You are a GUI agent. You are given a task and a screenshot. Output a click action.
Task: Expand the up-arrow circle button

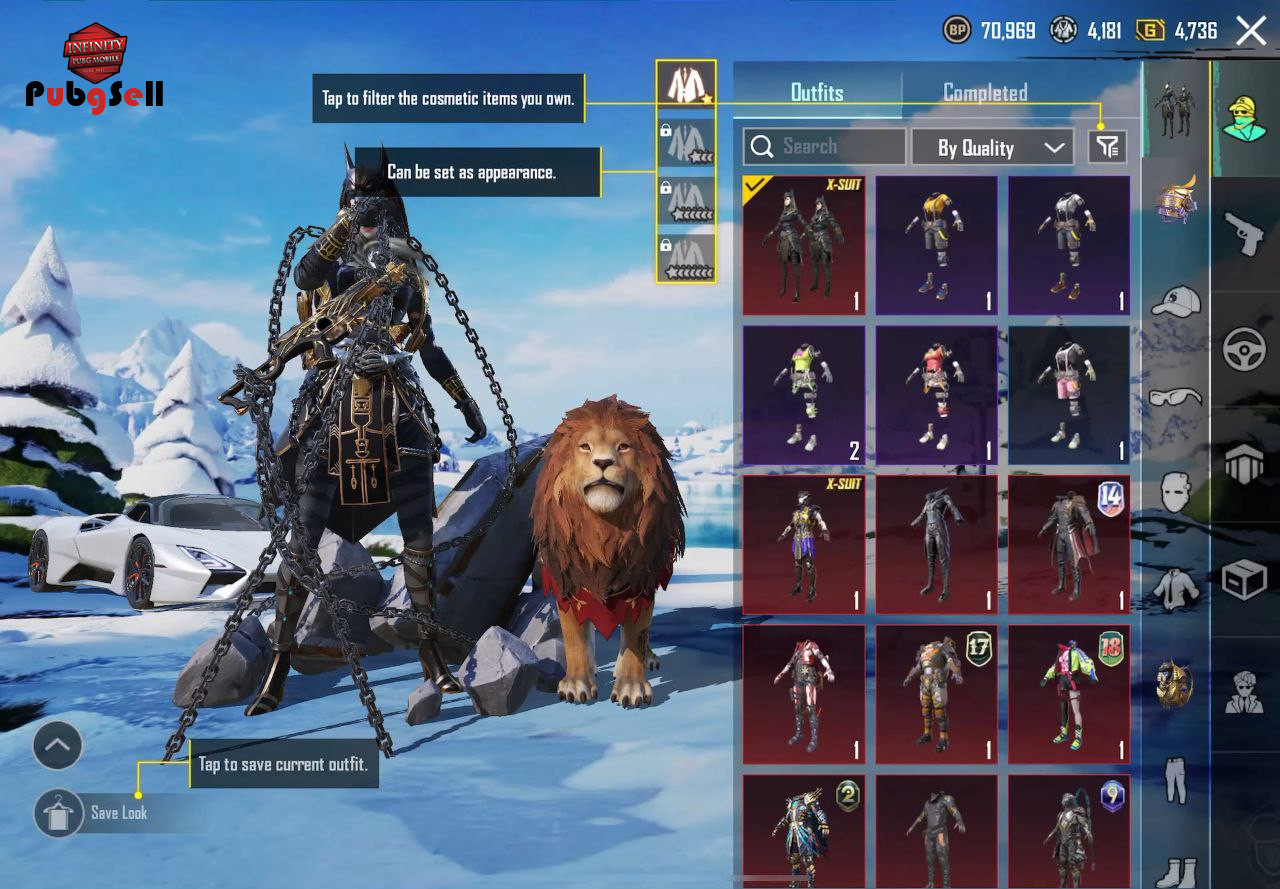pyautogui.click(x=58, y=745)
